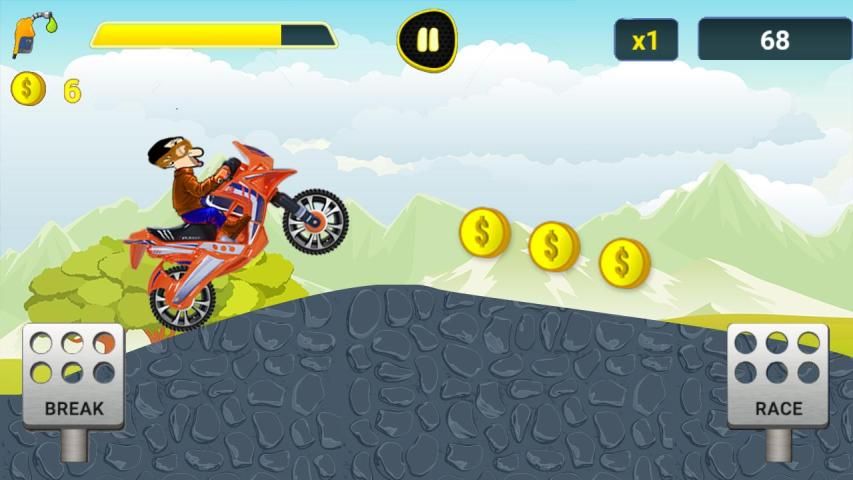Pause the game with the yellow pause button
Viewport: 853px width, 480px height.
point(427,40)
